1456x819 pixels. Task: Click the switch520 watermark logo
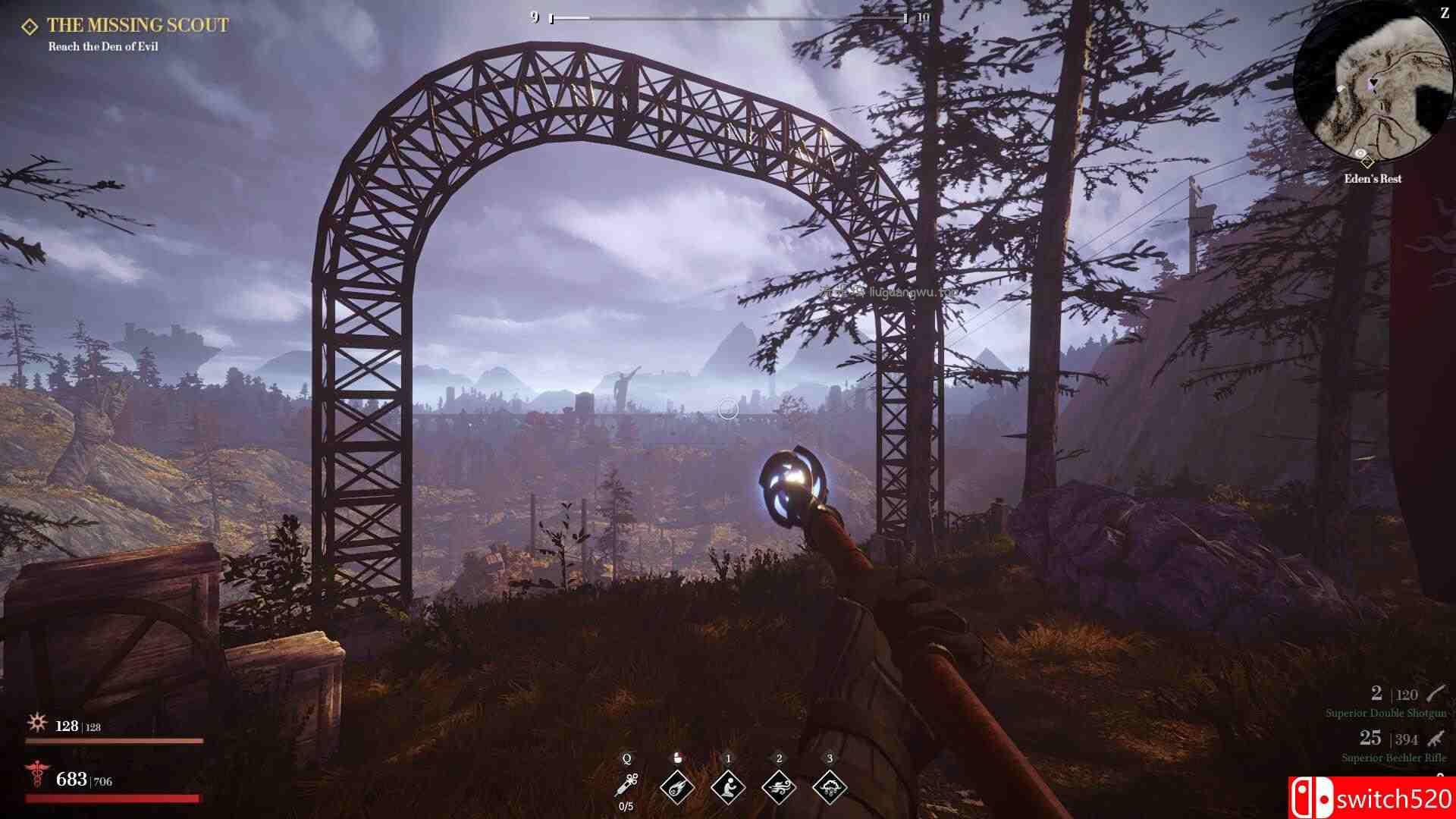pos(1372,798)
